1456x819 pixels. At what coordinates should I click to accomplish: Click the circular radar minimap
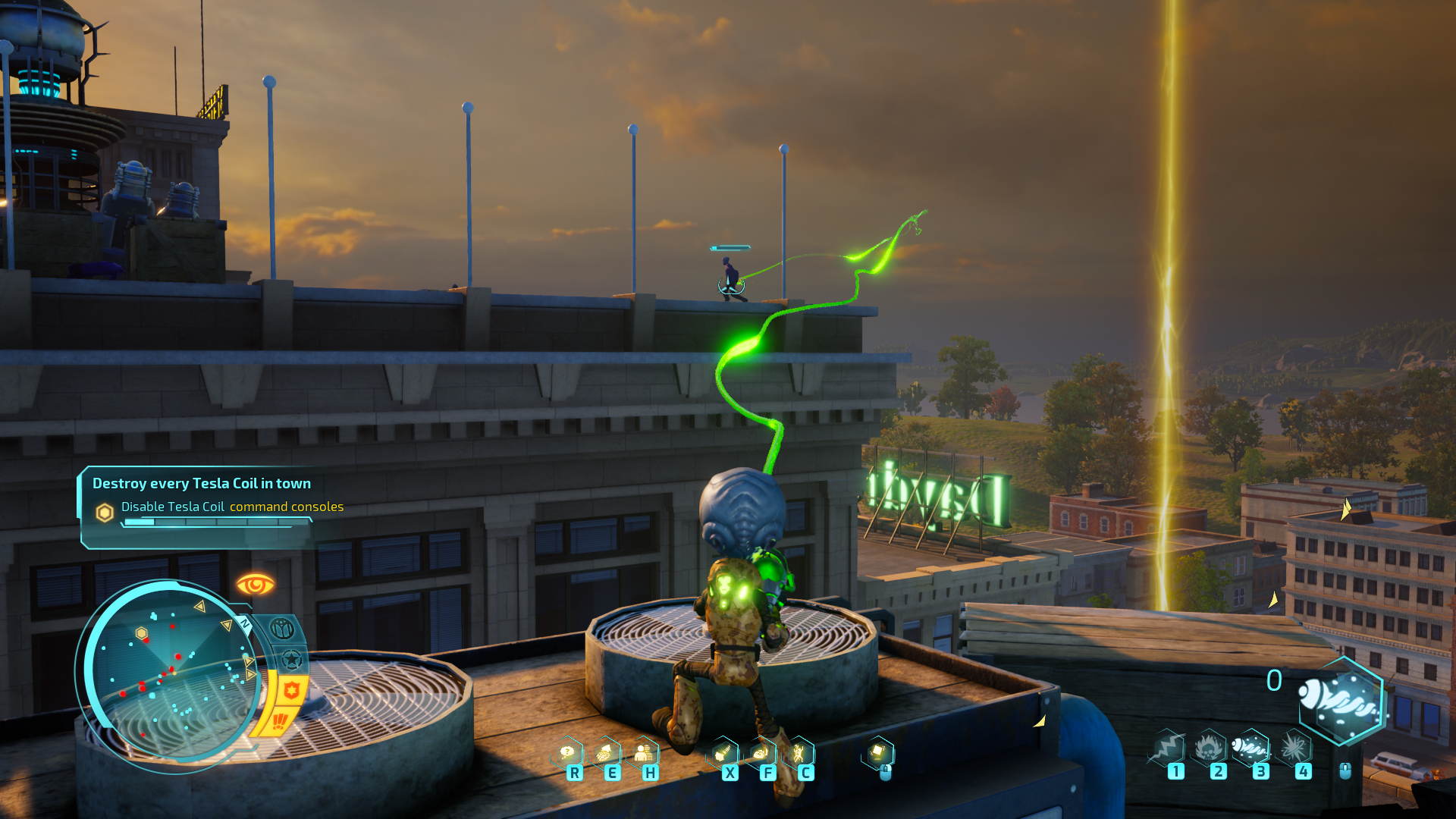(171, 675)
